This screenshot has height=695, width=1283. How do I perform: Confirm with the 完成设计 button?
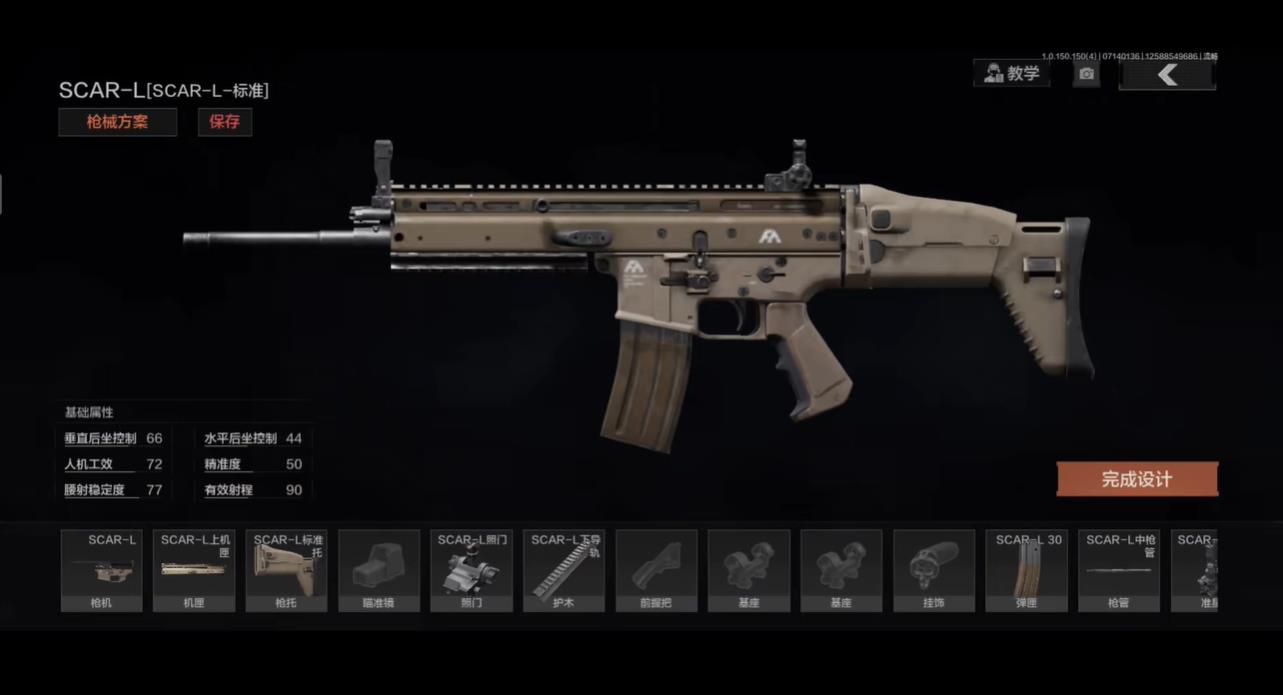click(x=1137, y=479)
